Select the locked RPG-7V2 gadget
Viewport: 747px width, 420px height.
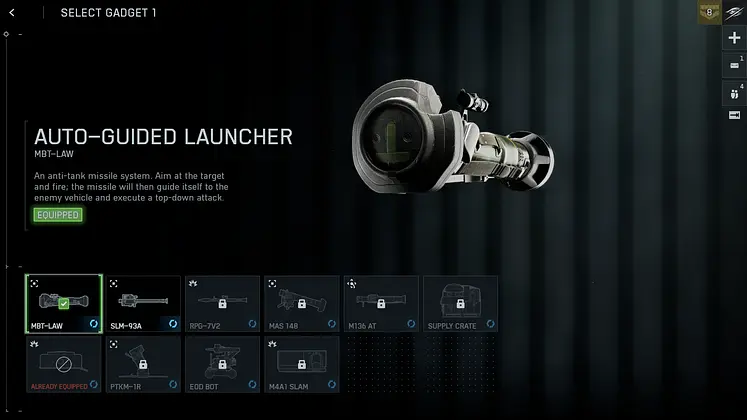[221, 303]
